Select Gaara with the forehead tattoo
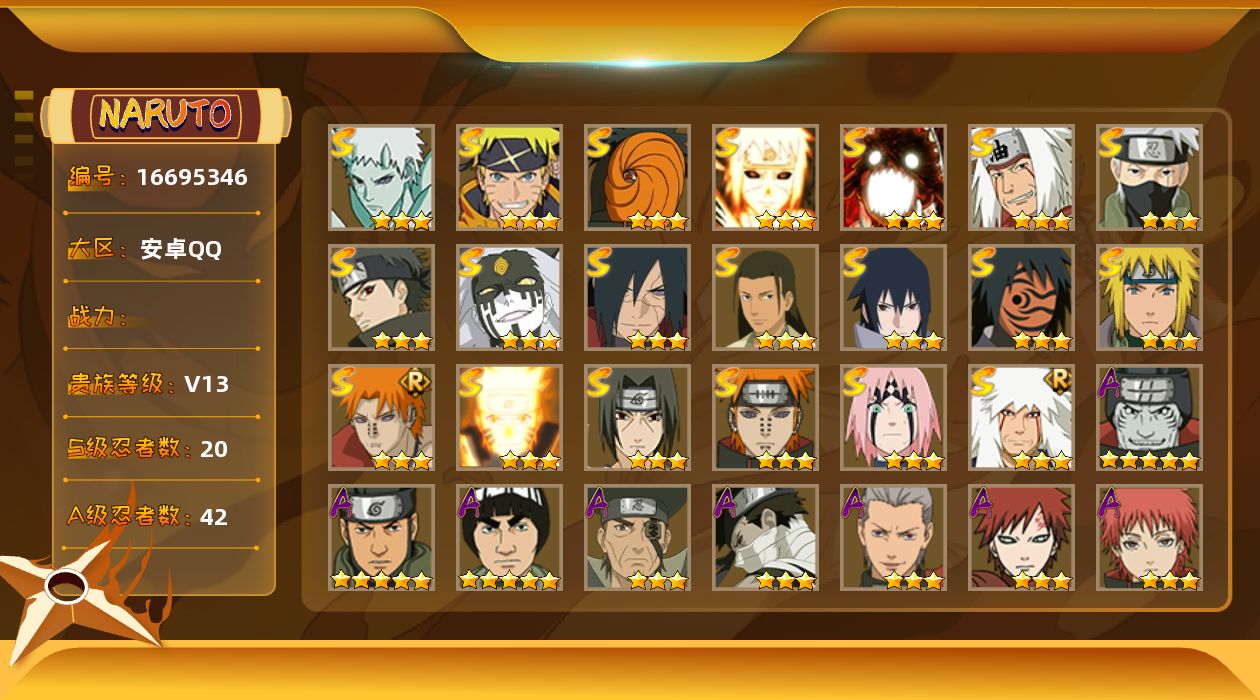 [1021, 537]
